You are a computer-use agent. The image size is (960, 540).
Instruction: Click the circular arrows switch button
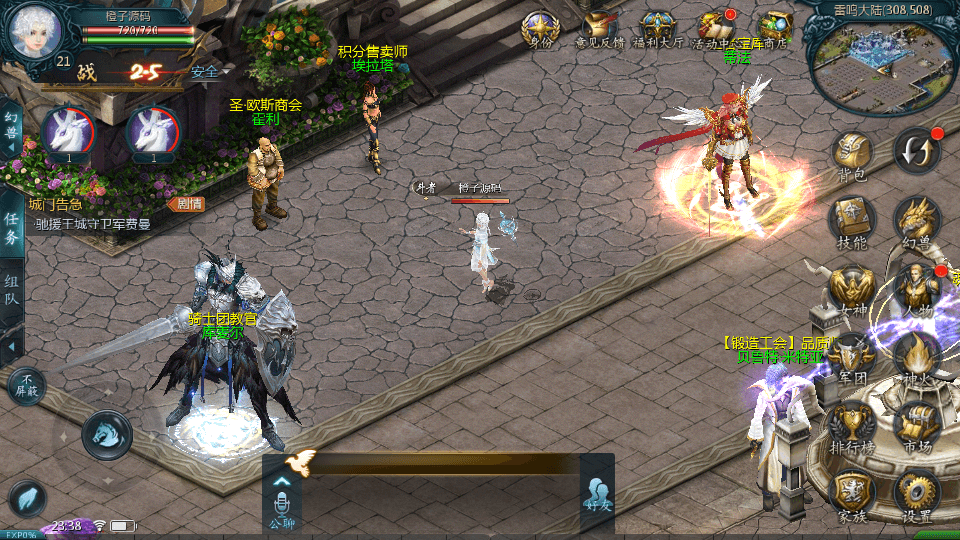[x=917, y=150]
